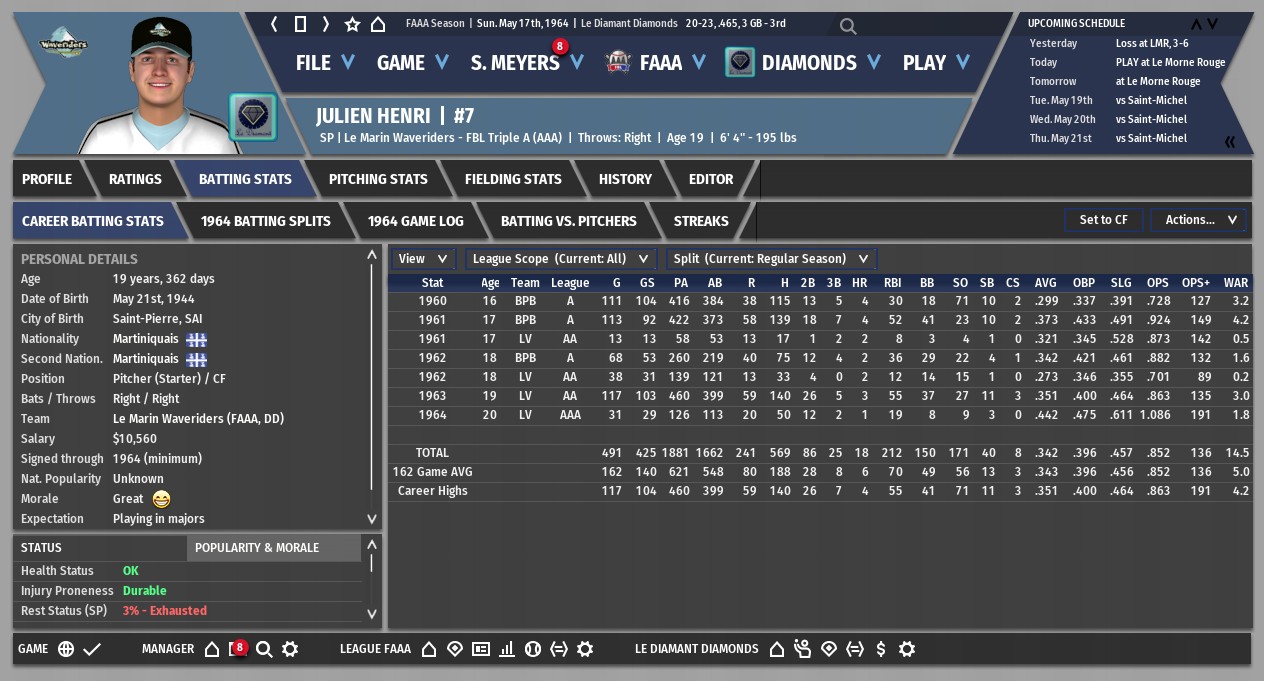This screenshot has height=681, width=1264.
Task: Open the S. MEYERS manager menu
Action: (x=526, y=63)
